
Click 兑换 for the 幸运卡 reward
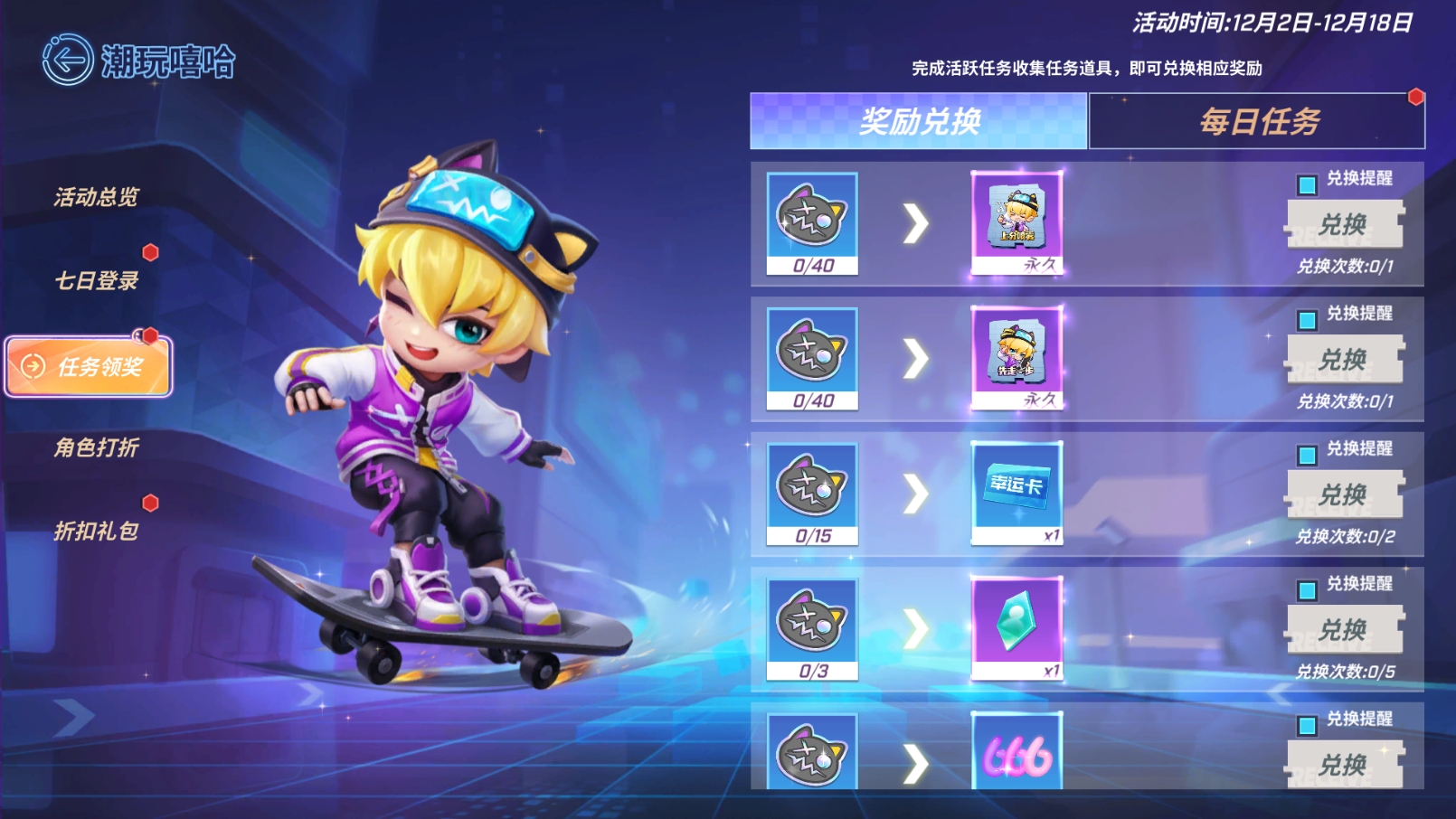pyautogui.click(x=1344, y=494)
